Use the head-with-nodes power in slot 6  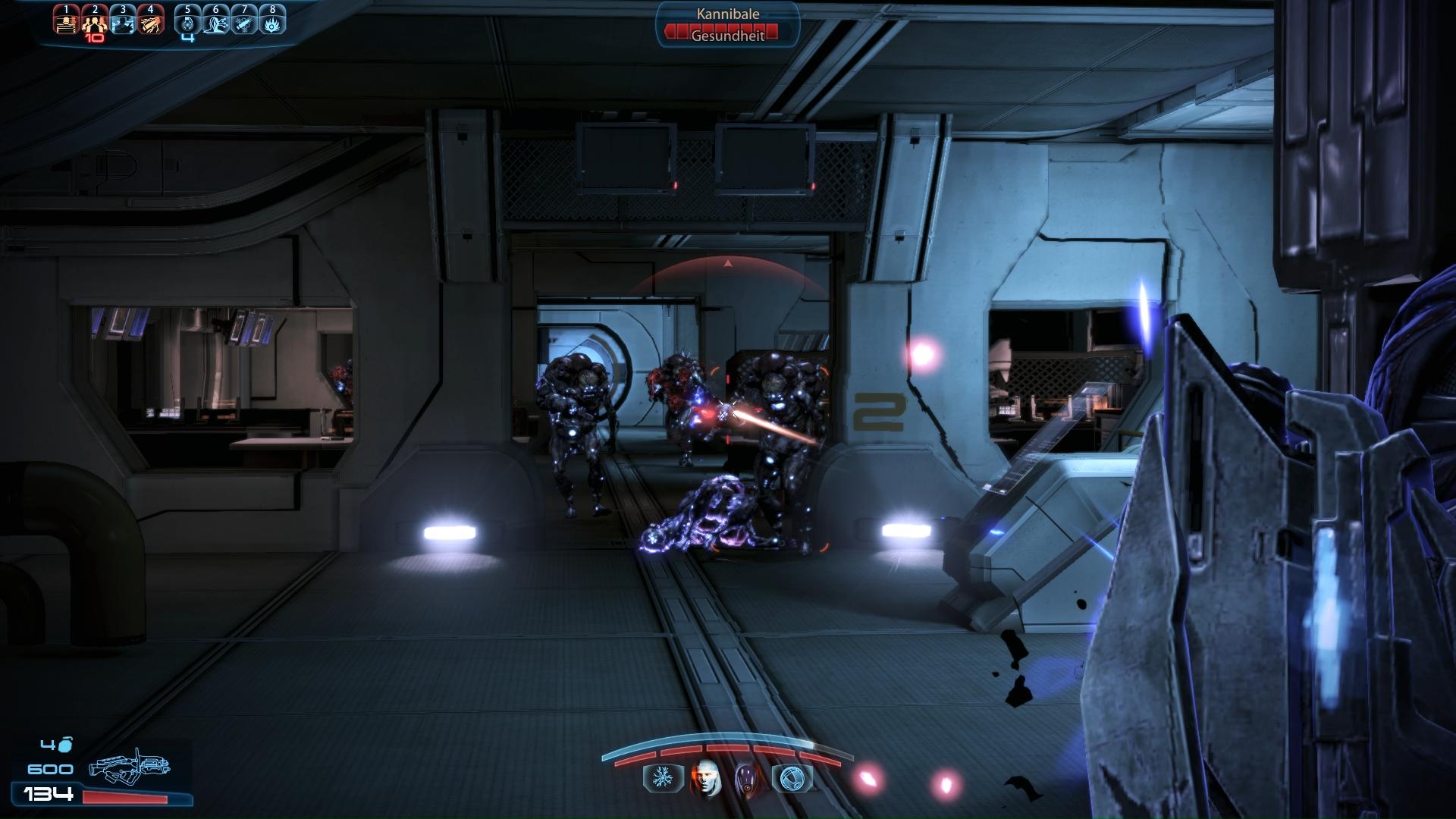tap(216, 21)
